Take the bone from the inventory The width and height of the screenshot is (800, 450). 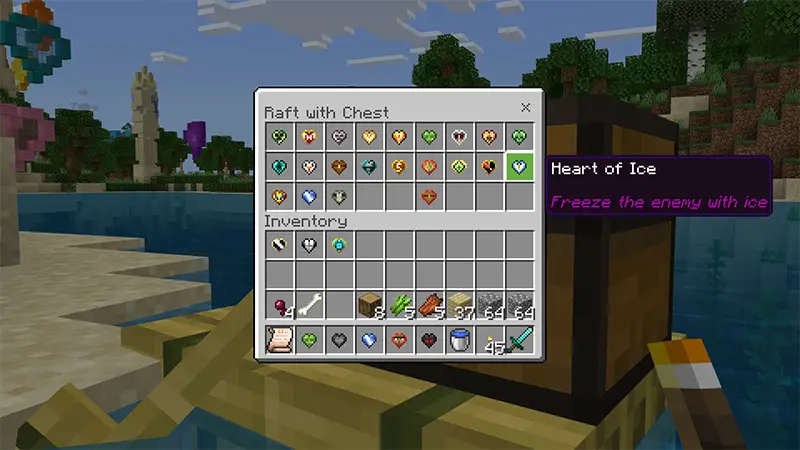point(309,305)
